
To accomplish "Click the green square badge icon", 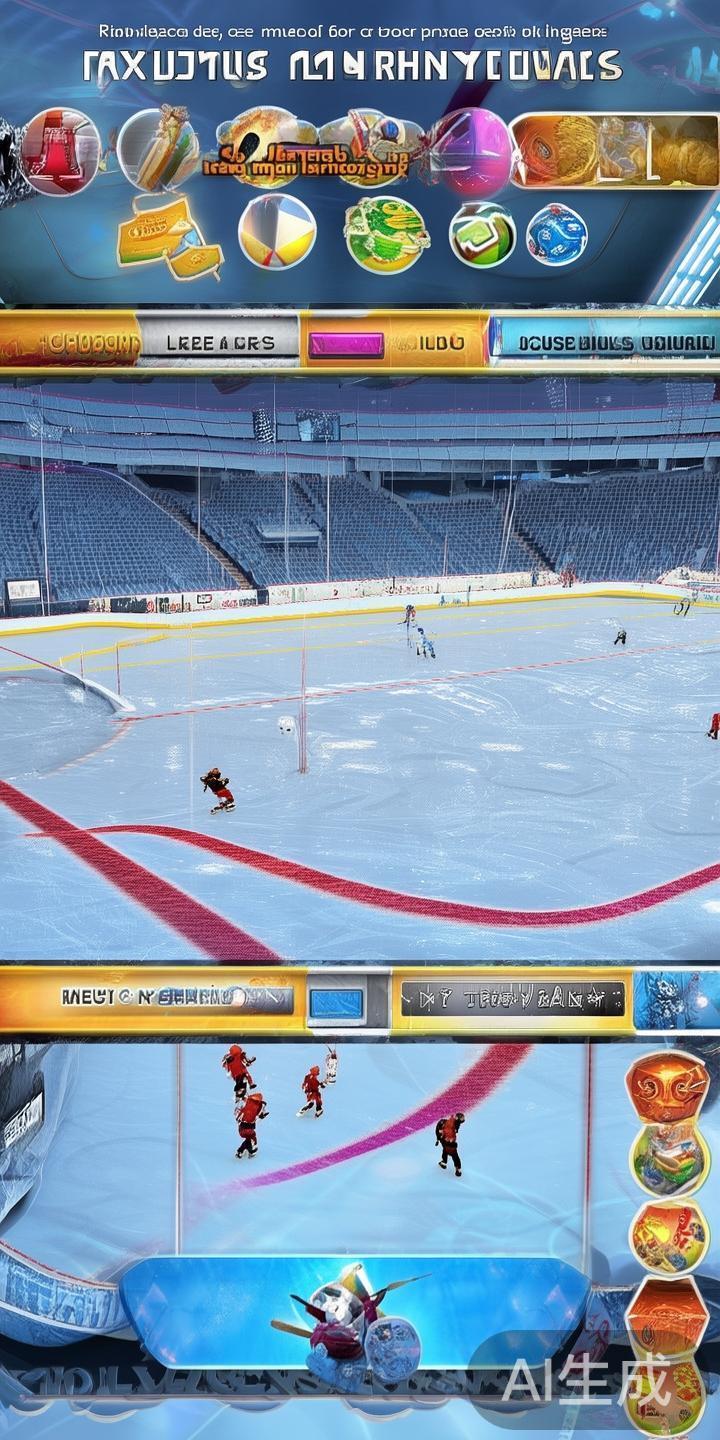I will (x=482, y=236).
